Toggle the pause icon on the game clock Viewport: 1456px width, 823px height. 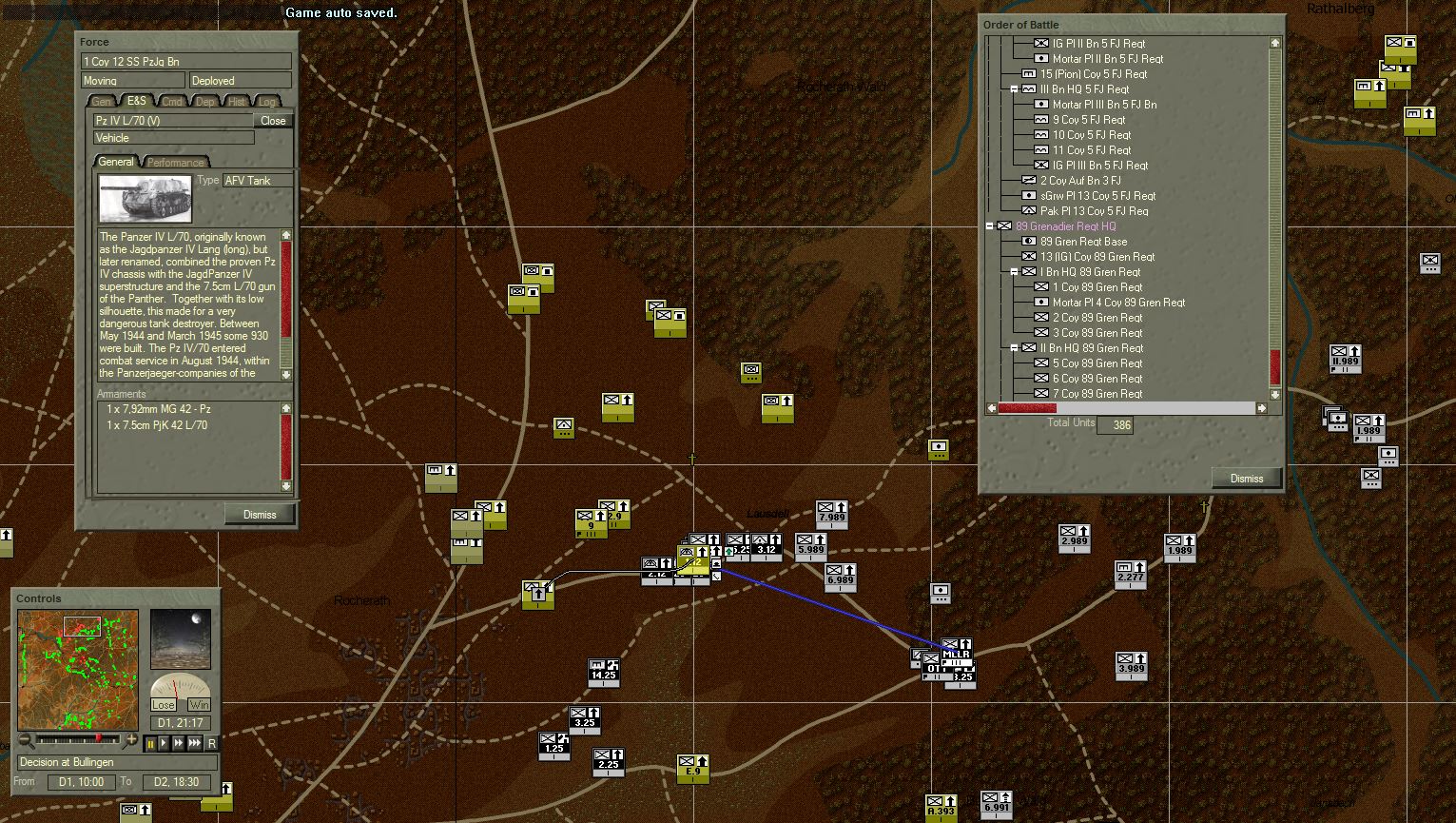pyautogui.click(x=149, y=745)
